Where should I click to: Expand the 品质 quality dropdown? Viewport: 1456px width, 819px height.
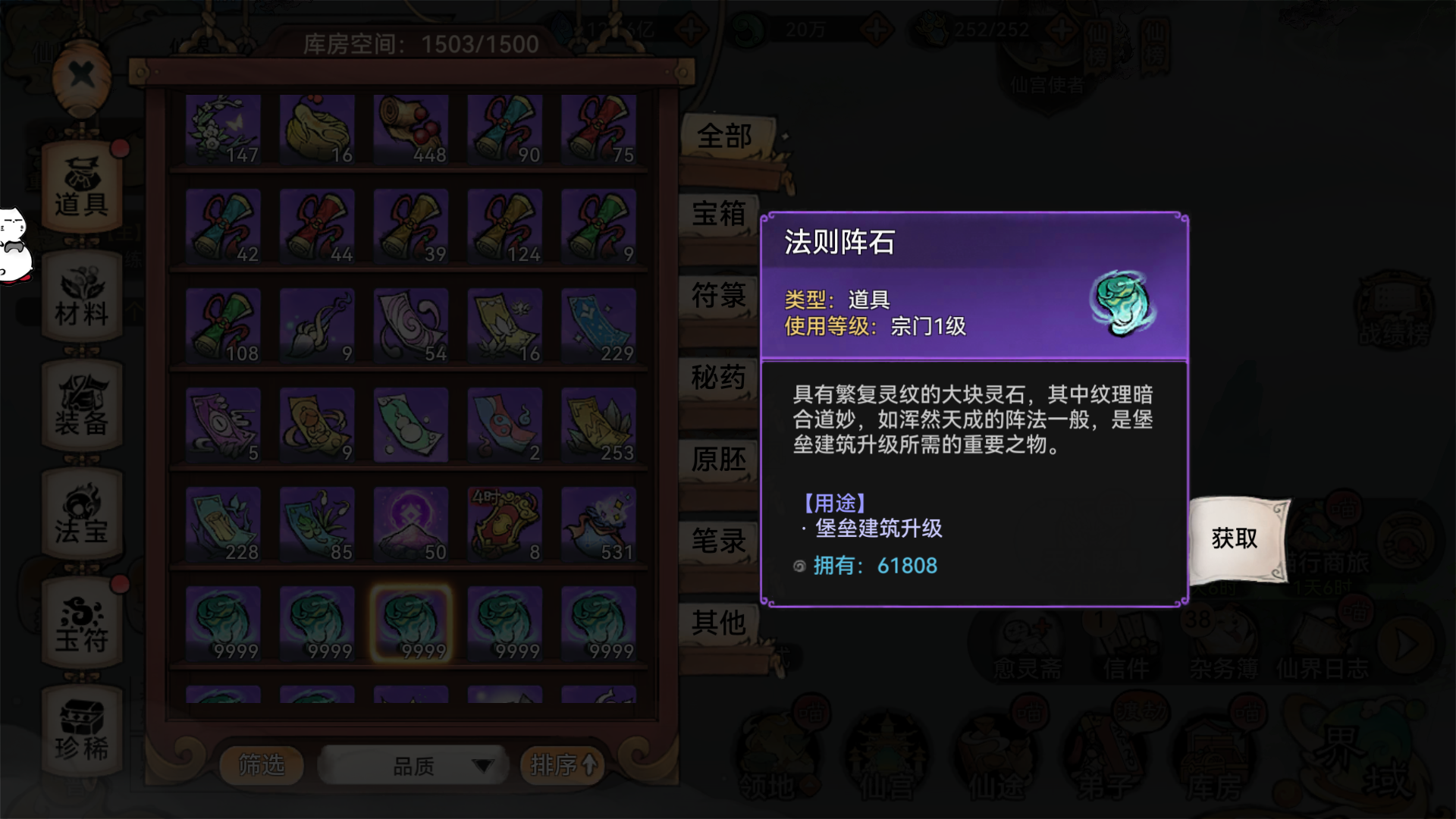point(413,765)
